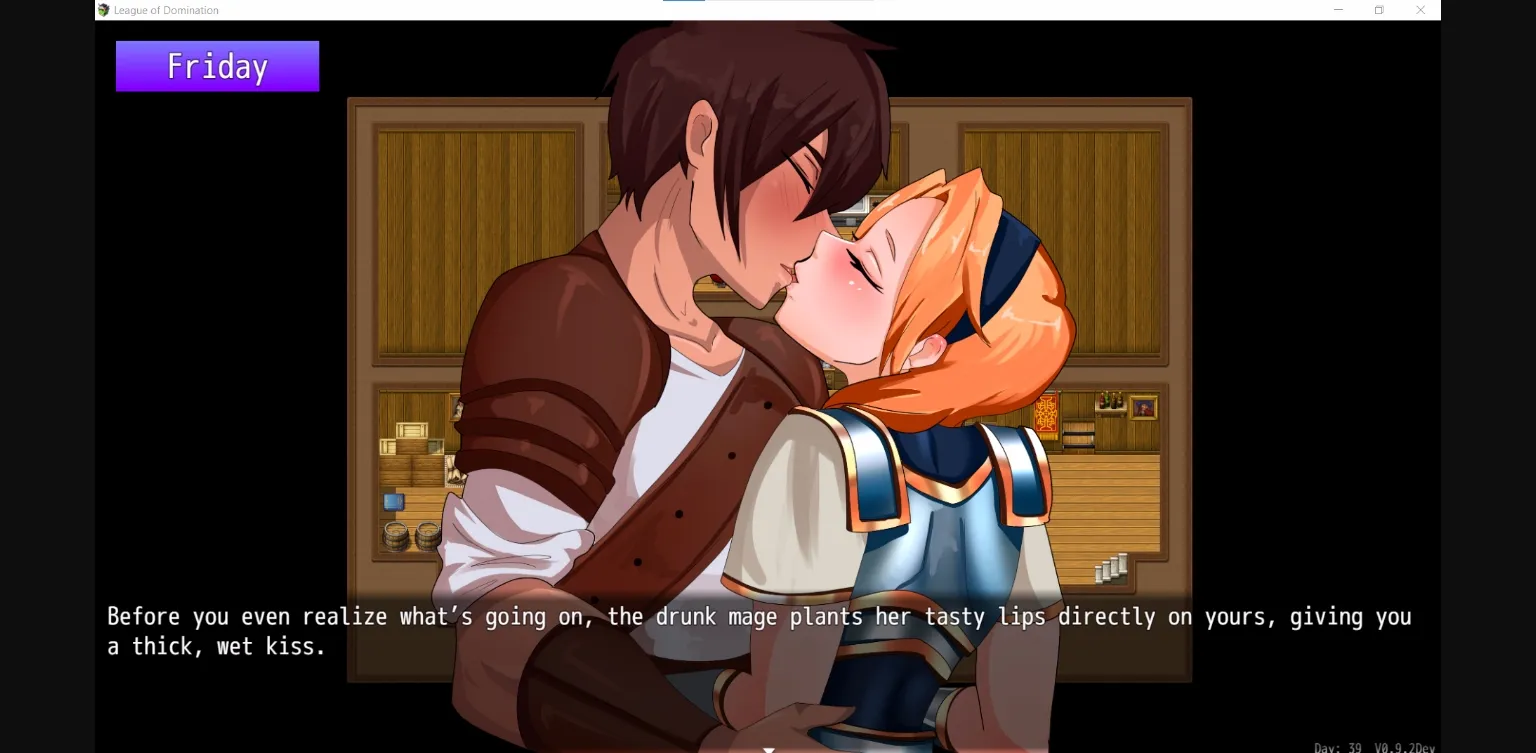The image size is (1536, 753).
Task: Click the Day: 39 status label
Action: click(1338, 746)
